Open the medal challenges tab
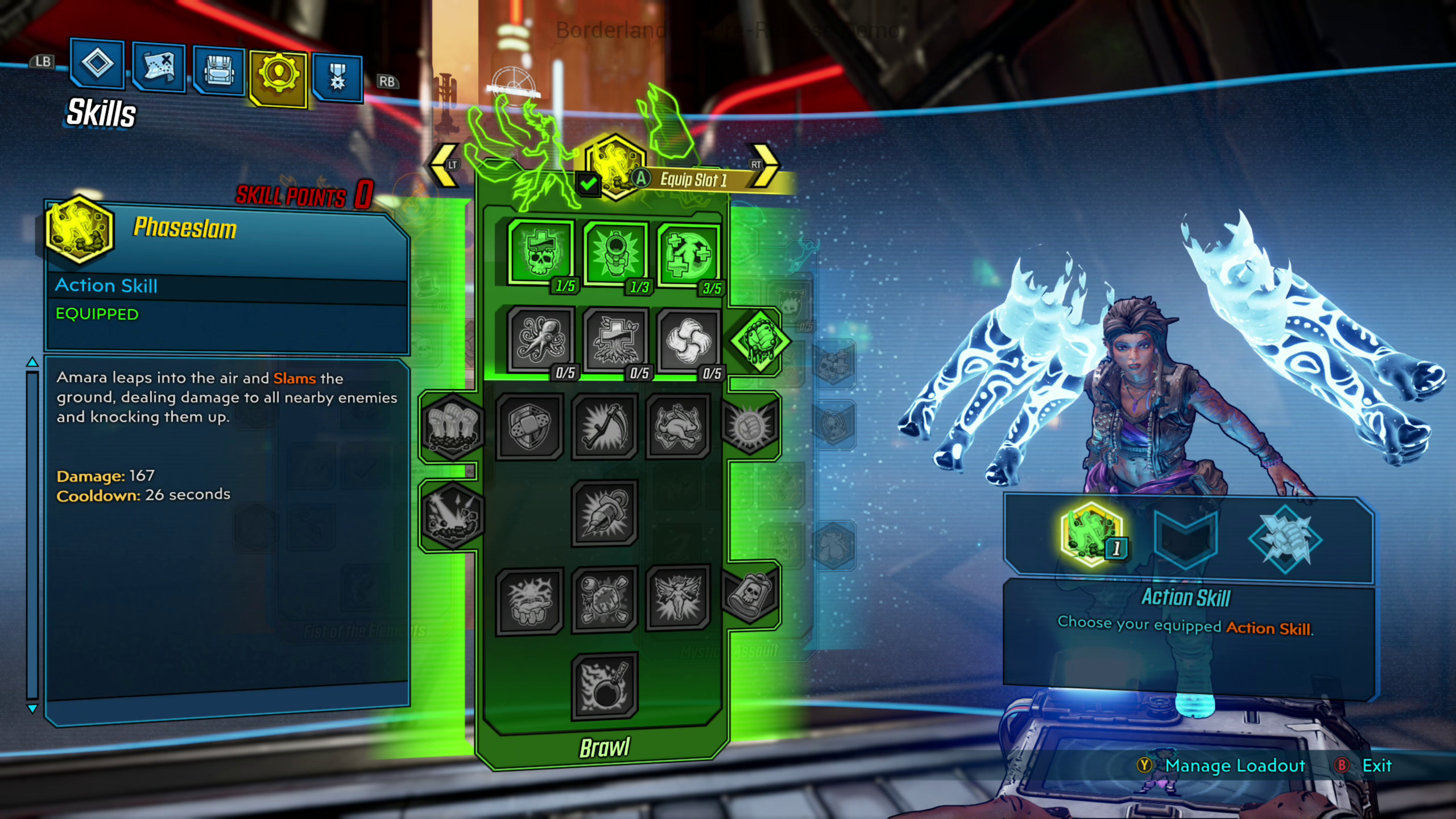The image size is (1456, 819). coord(337,78)
